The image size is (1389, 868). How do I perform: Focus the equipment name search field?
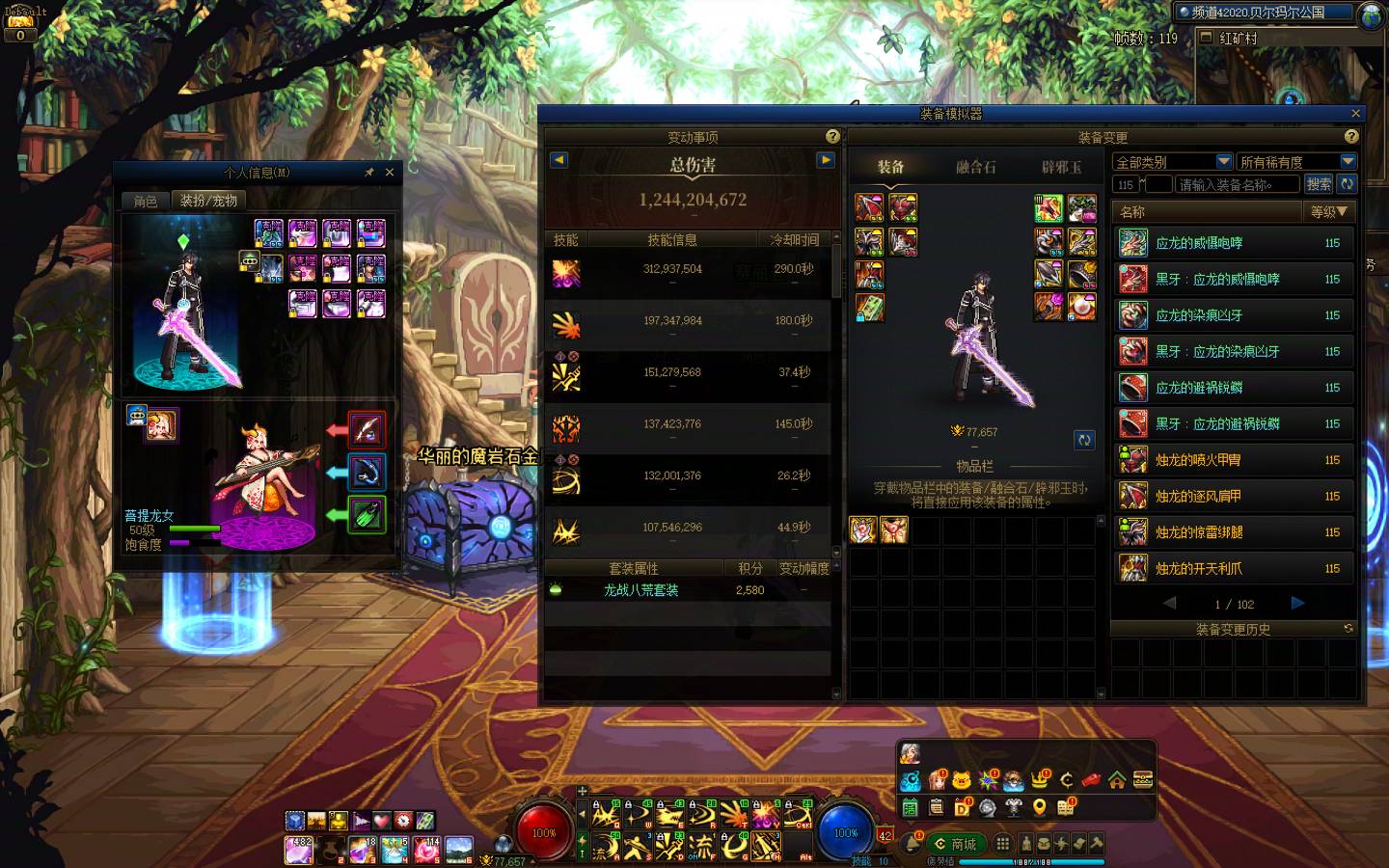point(1237,184)
